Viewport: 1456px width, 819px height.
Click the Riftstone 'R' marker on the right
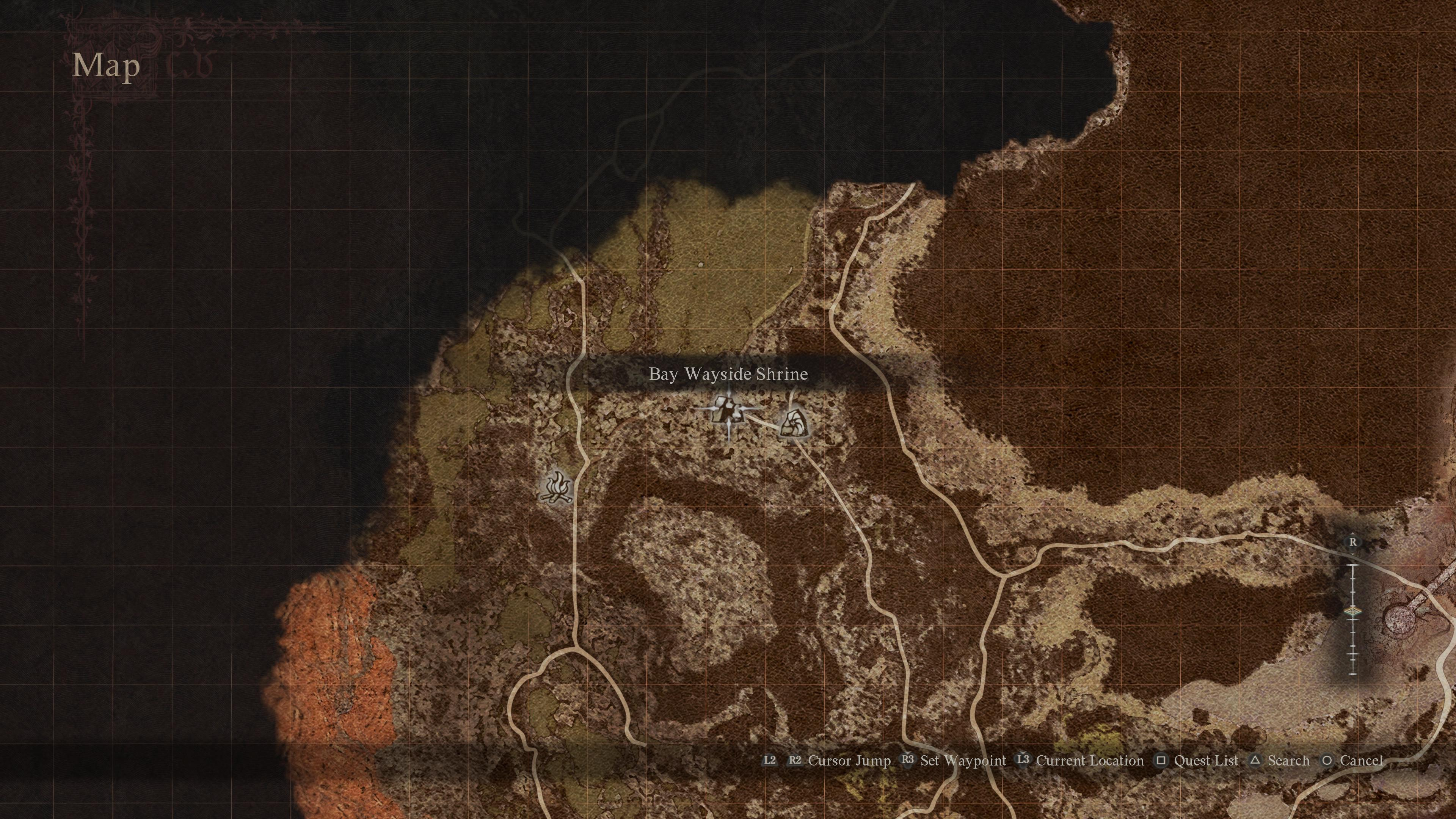[x=1352, y=542]
